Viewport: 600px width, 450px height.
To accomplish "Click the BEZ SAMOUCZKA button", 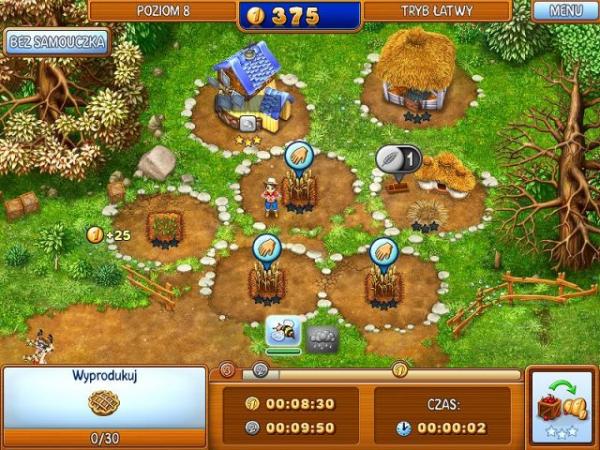I will [x=56, y=43].
